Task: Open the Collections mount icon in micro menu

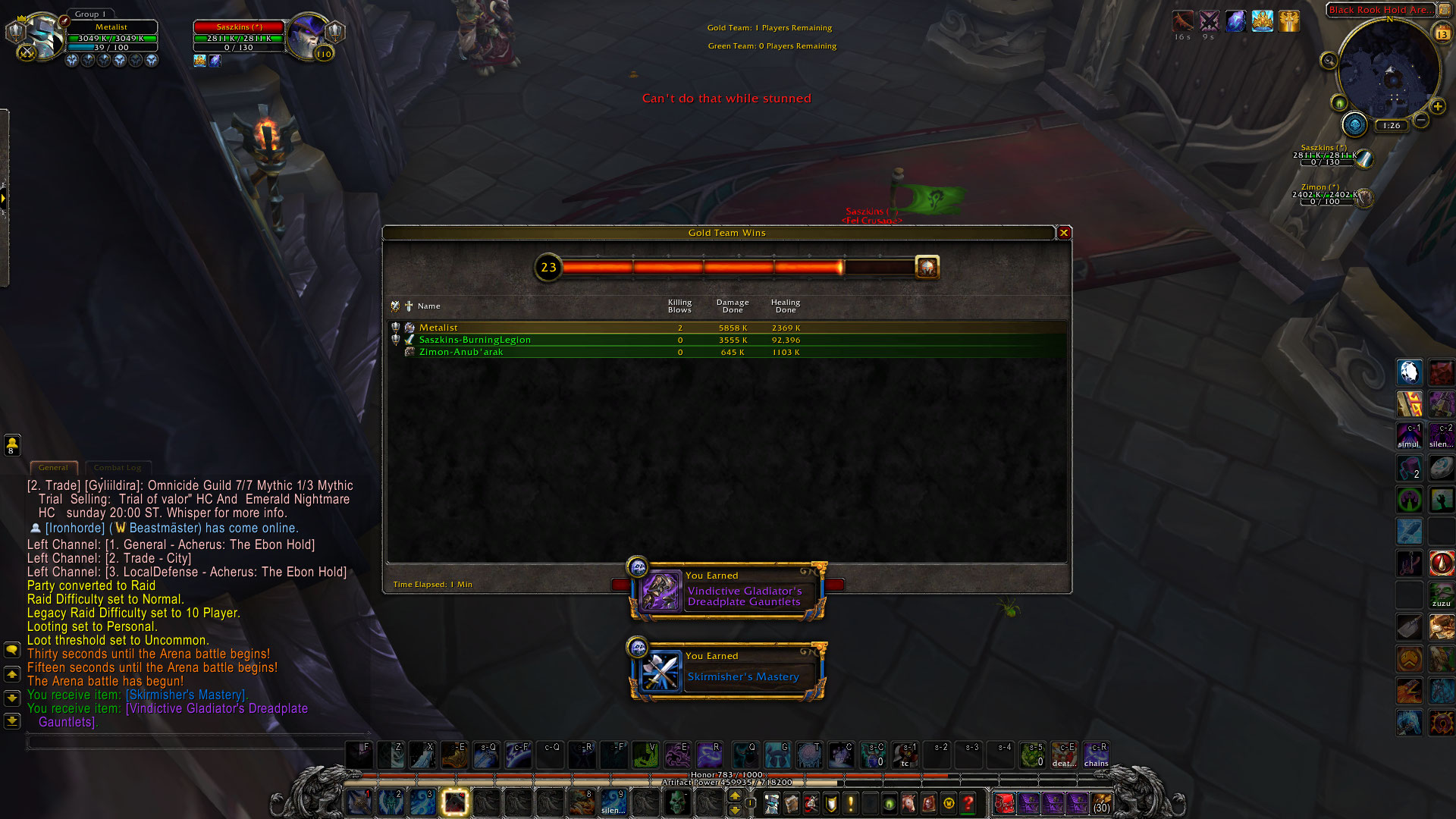Action: point(909,803)
